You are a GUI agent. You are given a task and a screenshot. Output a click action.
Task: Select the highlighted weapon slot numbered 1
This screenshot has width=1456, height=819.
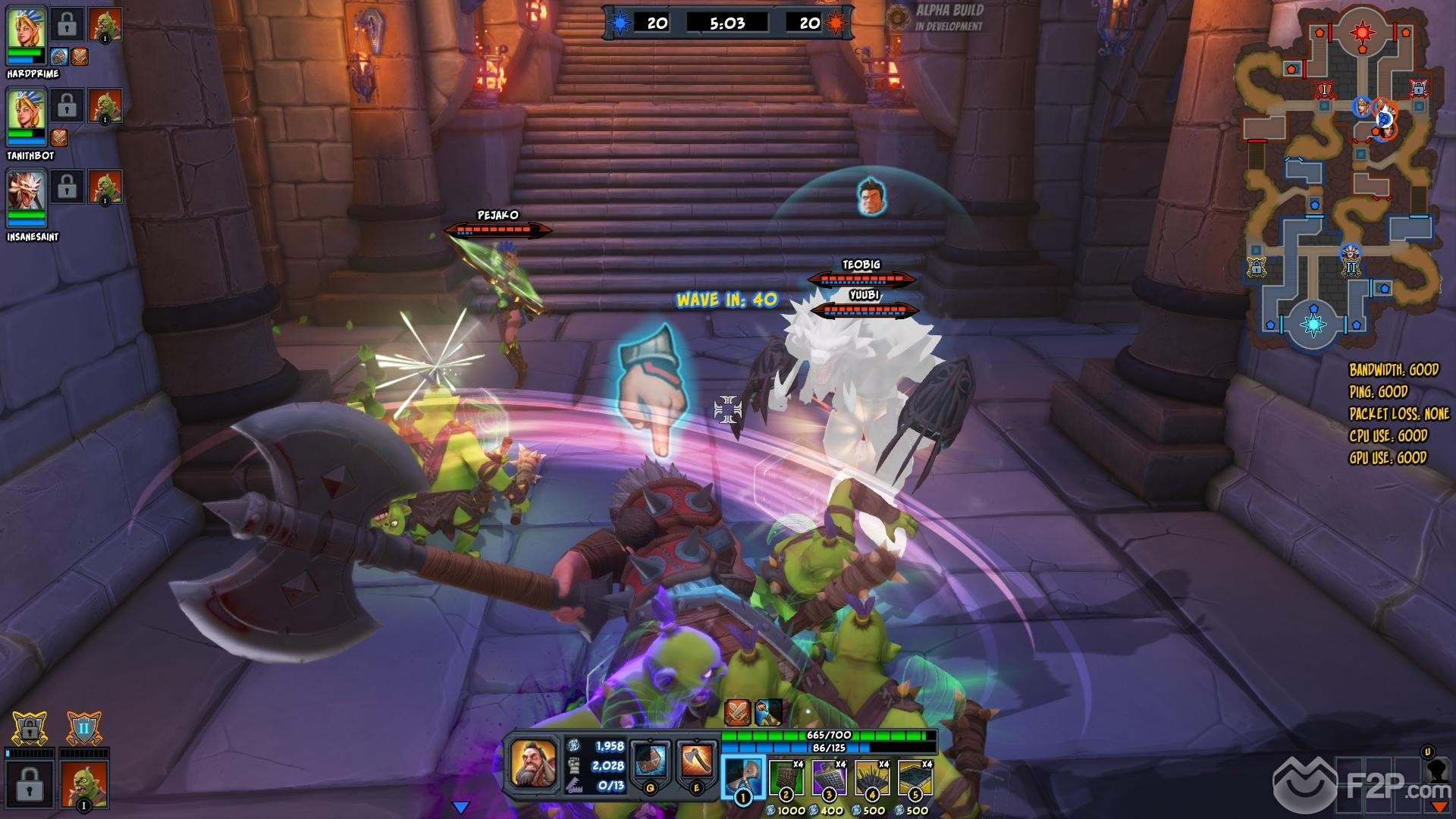click(x=742, y=776)
